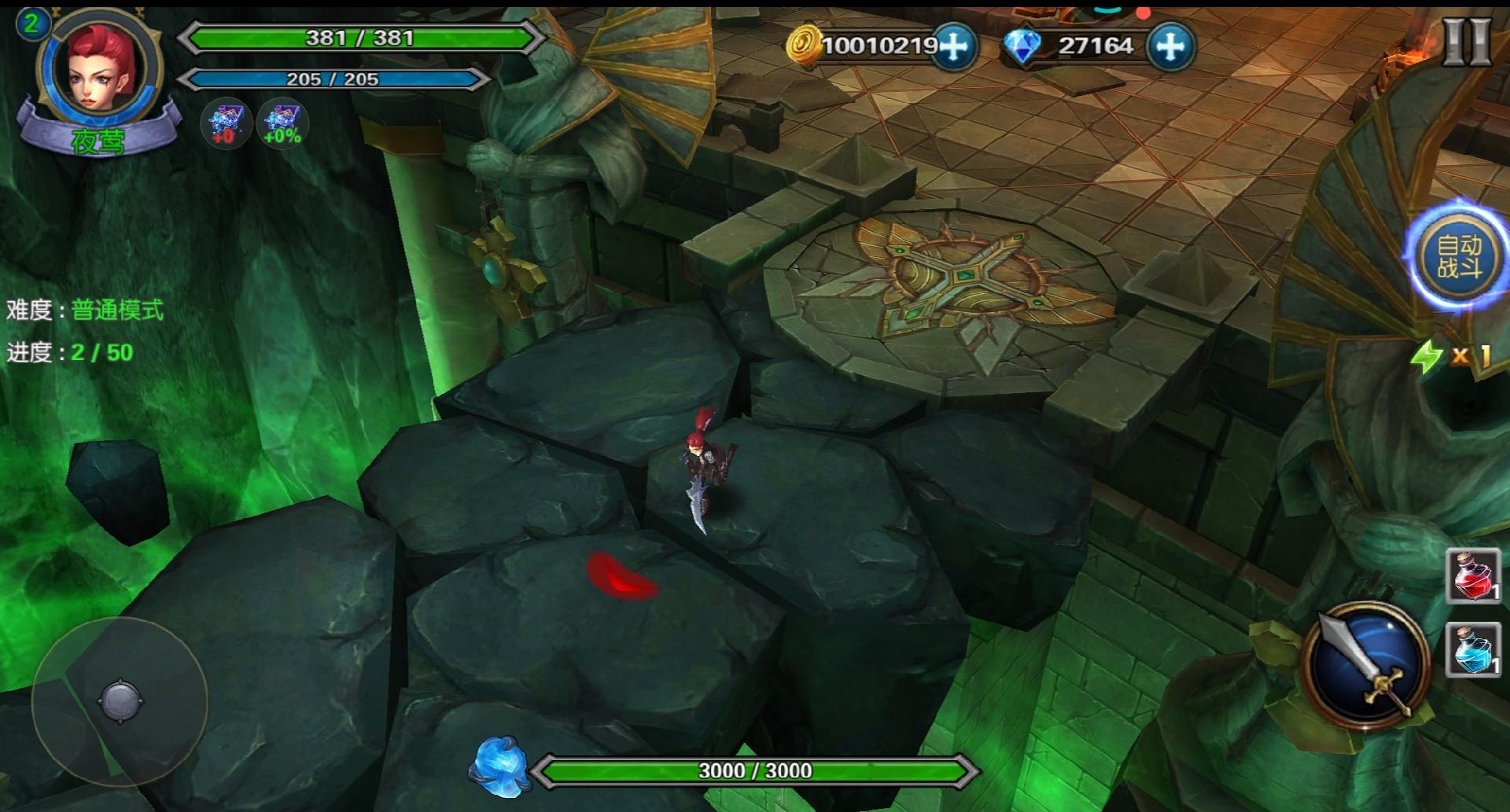Tap the red-haired hero portrait
The width and height of the screenshot is (1510, 812).
click(100, 72)
